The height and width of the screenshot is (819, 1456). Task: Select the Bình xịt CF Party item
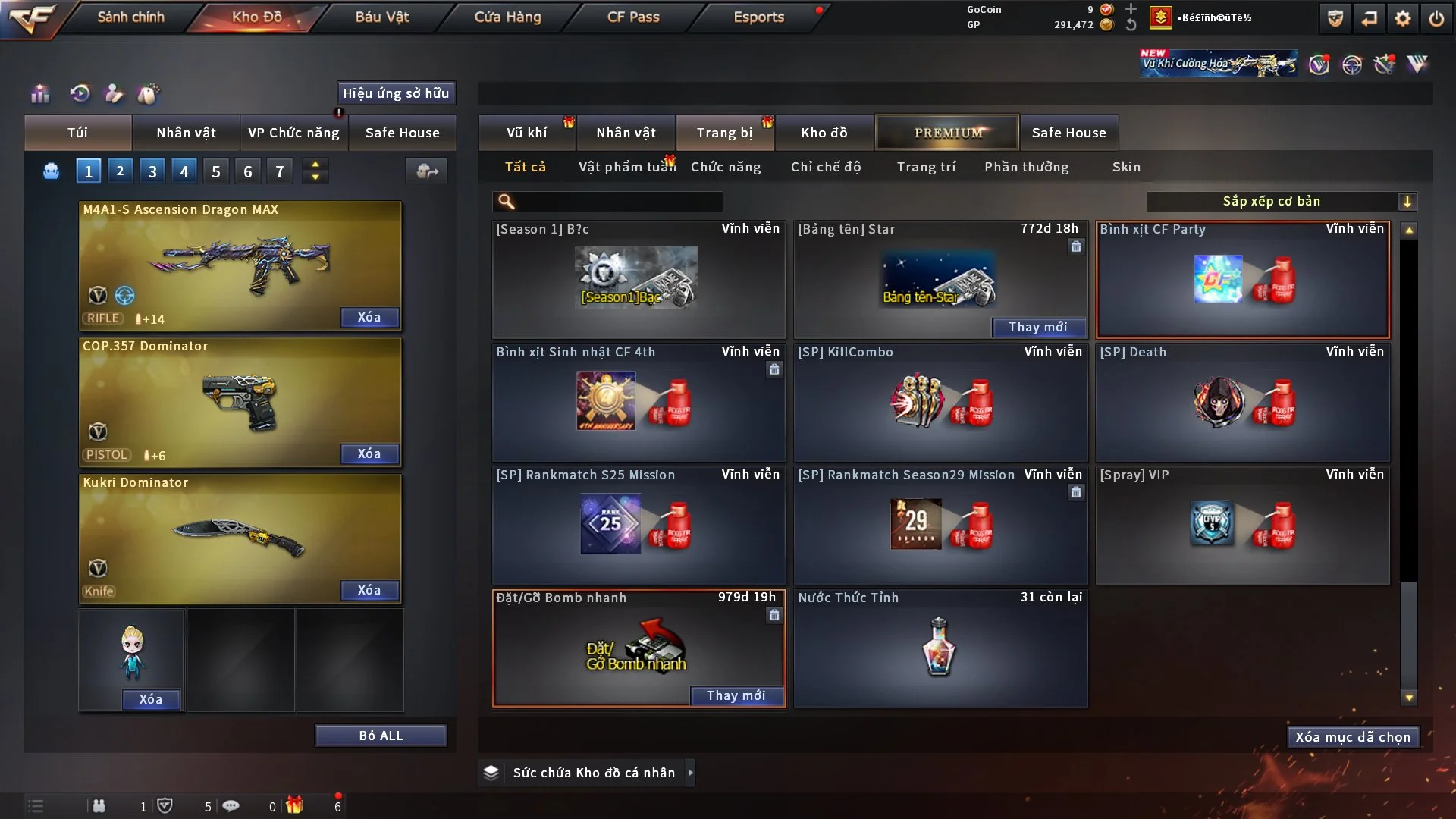[x=1243, y=281]
